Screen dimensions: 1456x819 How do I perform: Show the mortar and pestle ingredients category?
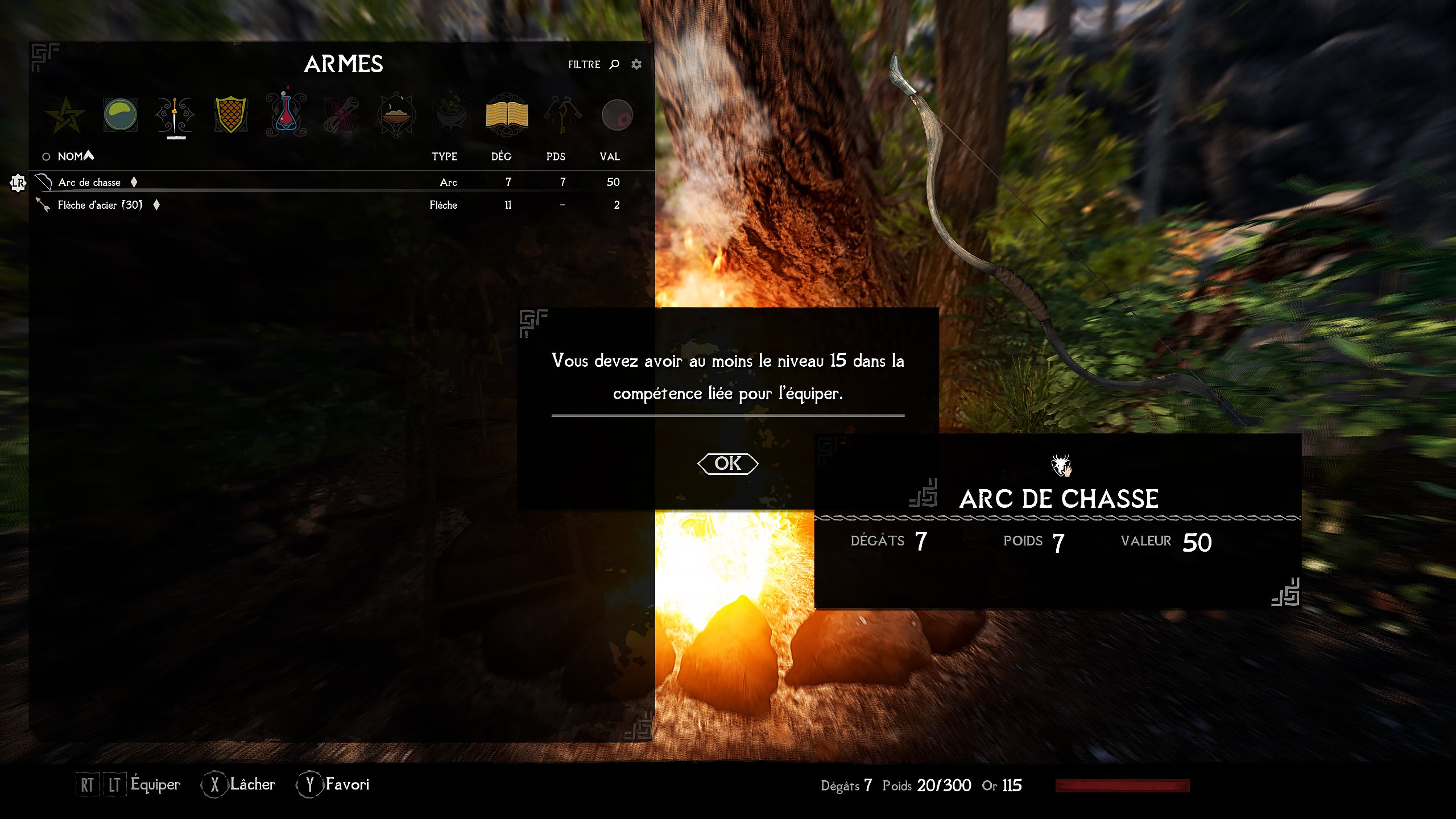(452, 115)
